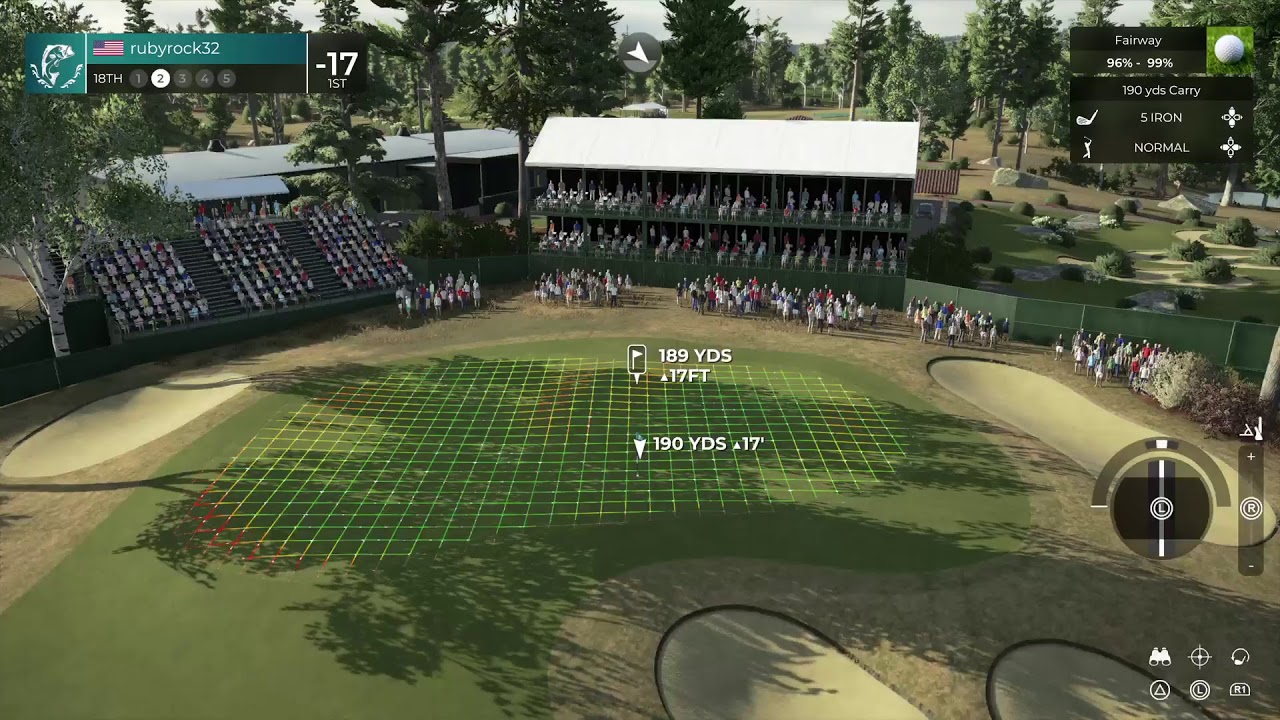Click the wind direction arrow indicator
1280x720 pixels.
pos(640,52)
